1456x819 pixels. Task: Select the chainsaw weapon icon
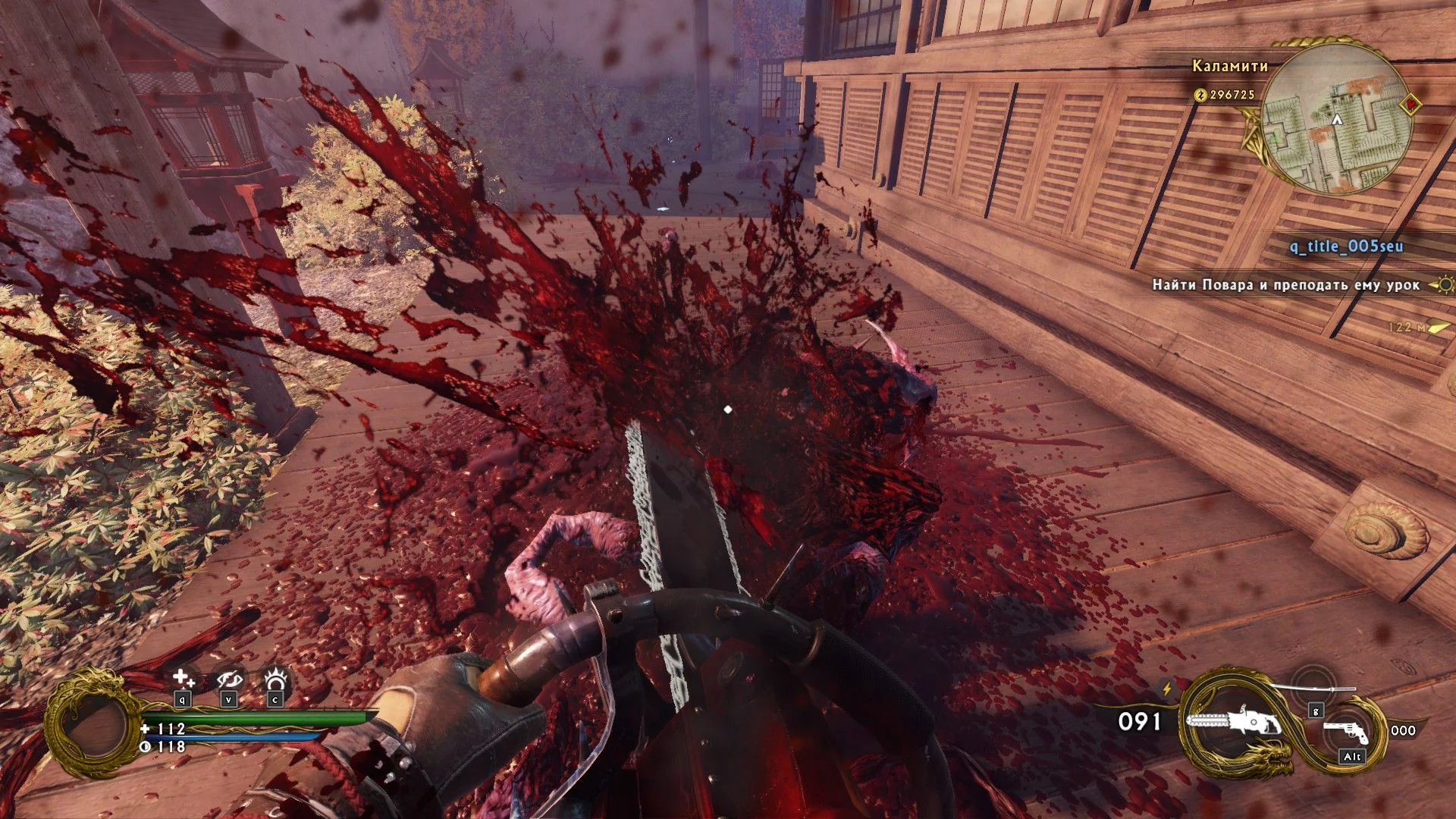point(1233,723)
